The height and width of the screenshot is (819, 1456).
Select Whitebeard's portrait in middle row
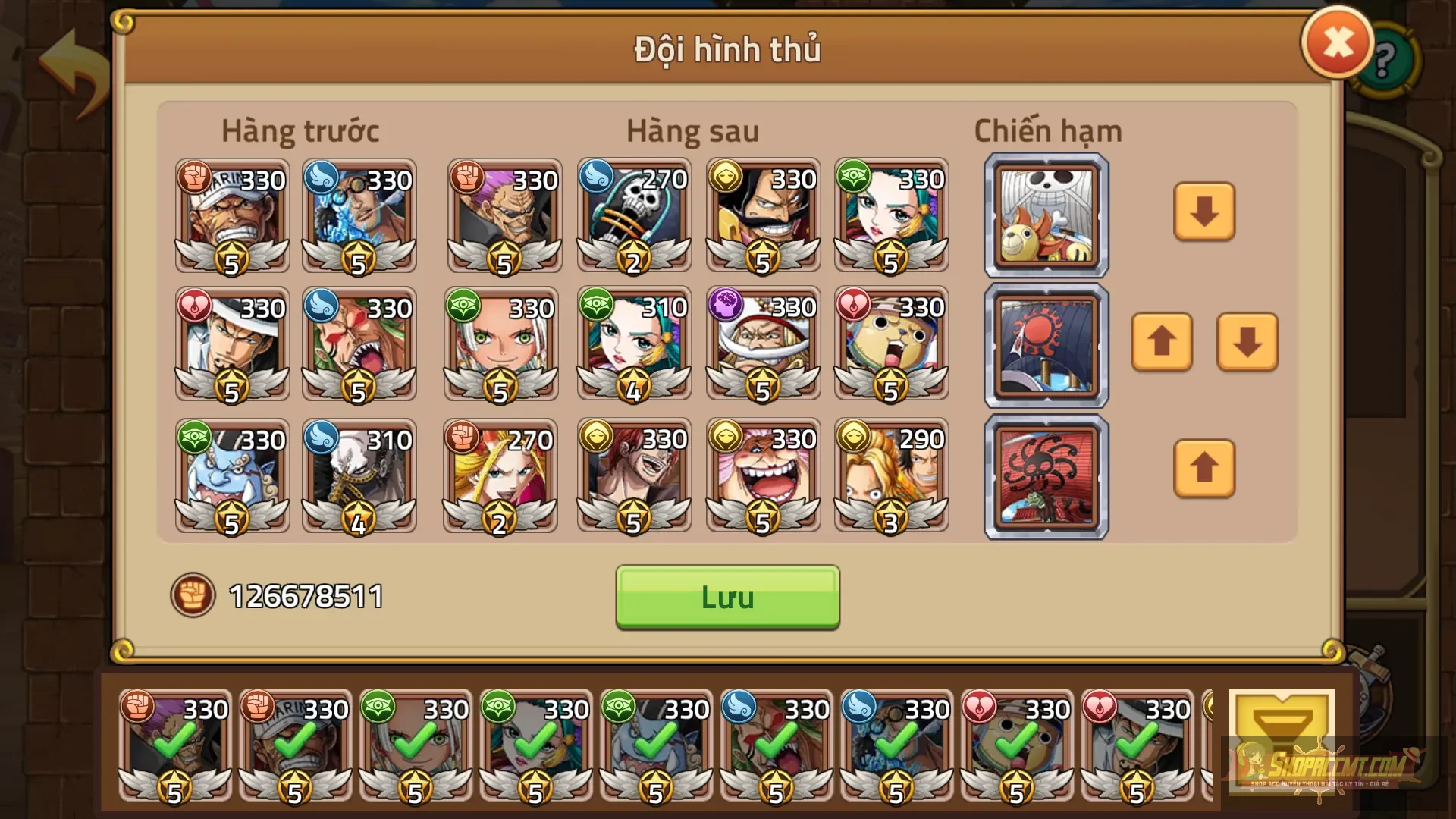pos(762,347)
